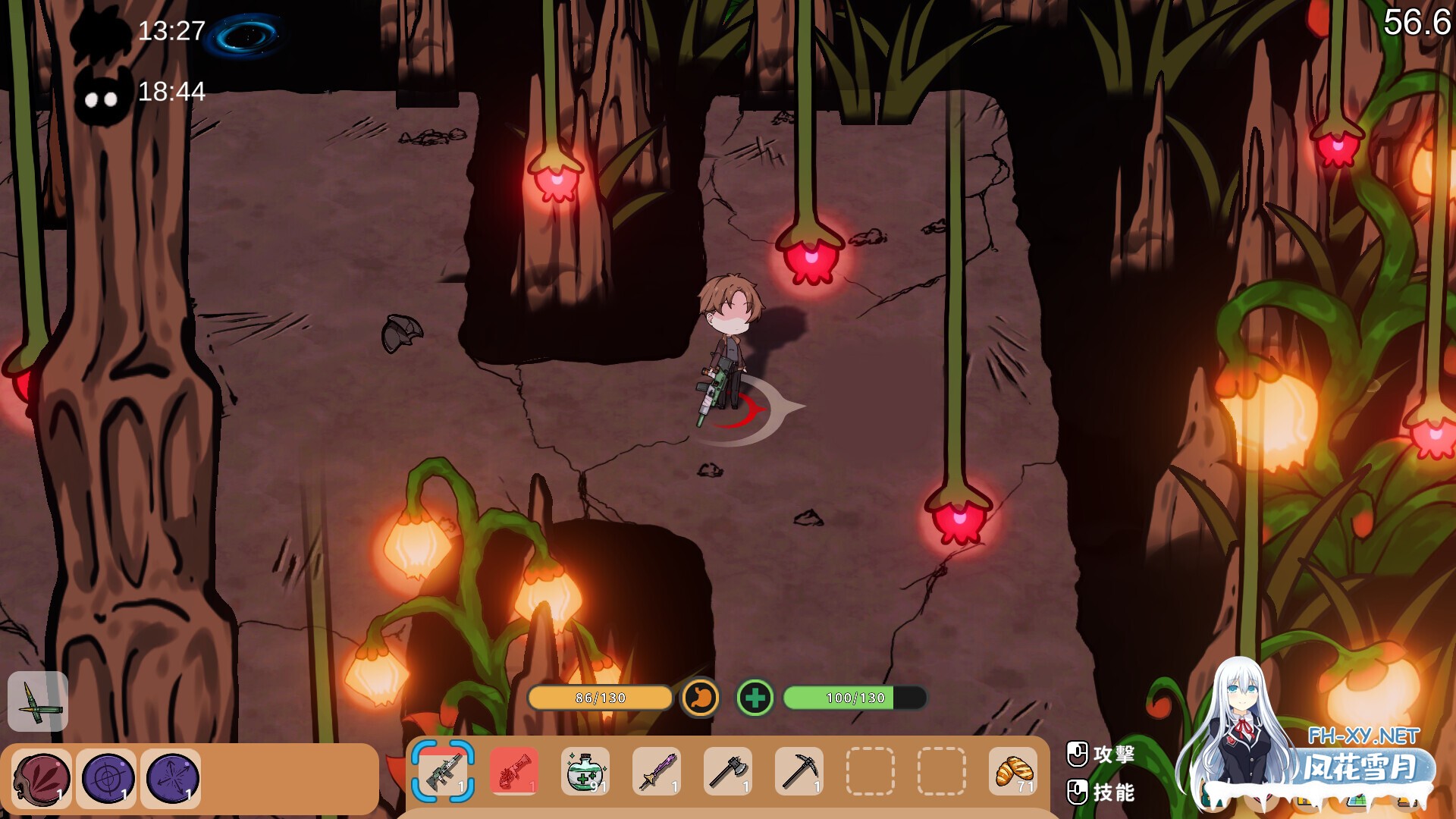The height and width of the screenshot is (819, 1456).
Task: Choose the axe hotbar slot
Action: [727, 771]
